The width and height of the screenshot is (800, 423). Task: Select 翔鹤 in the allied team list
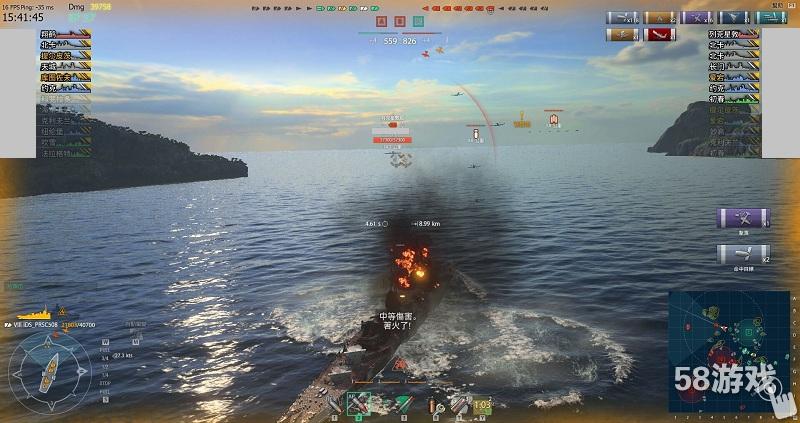pyautogui.click(x=50, y=34)
